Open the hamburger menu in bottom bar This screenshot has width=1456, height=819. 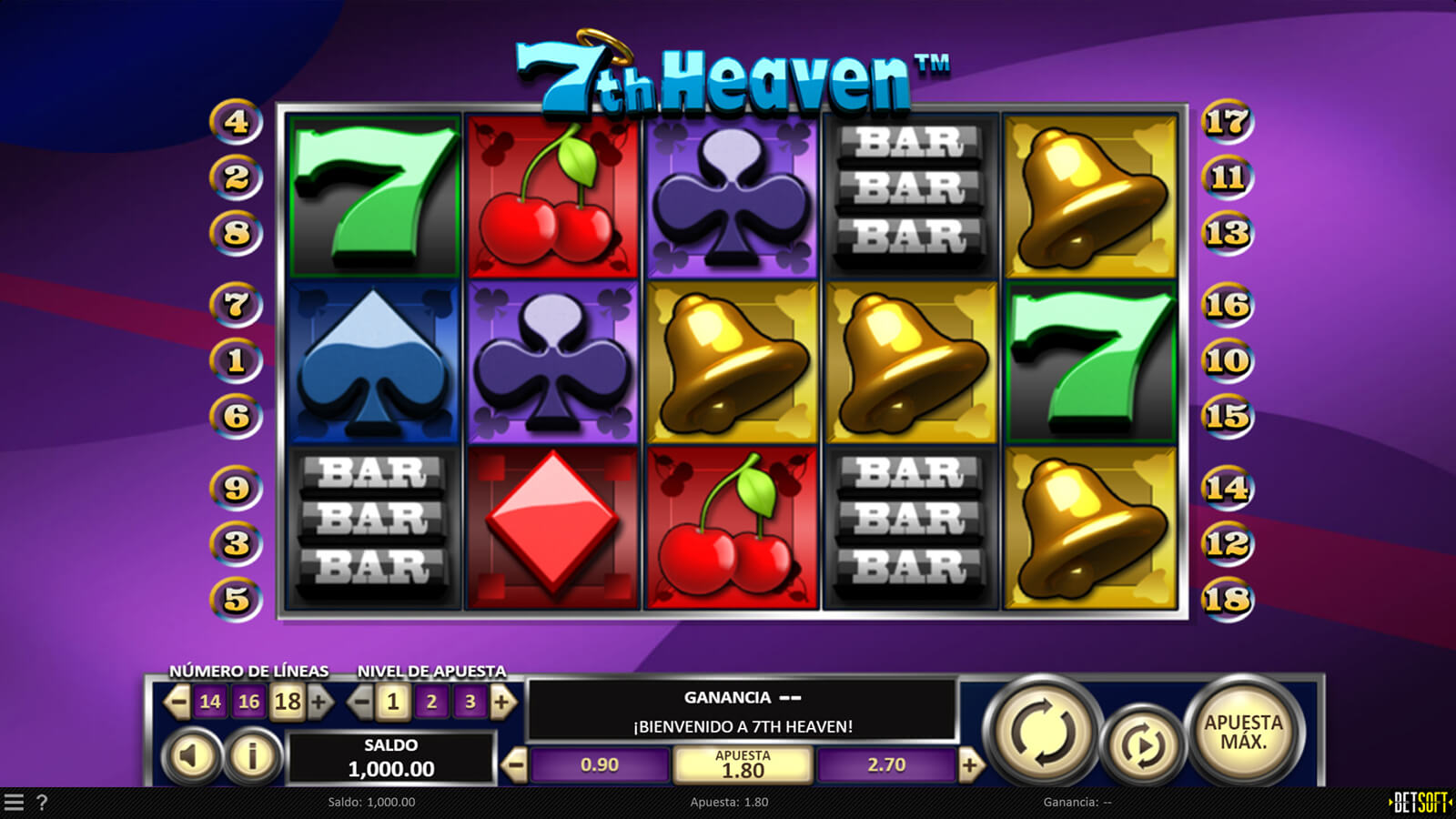tap(14, 803)
